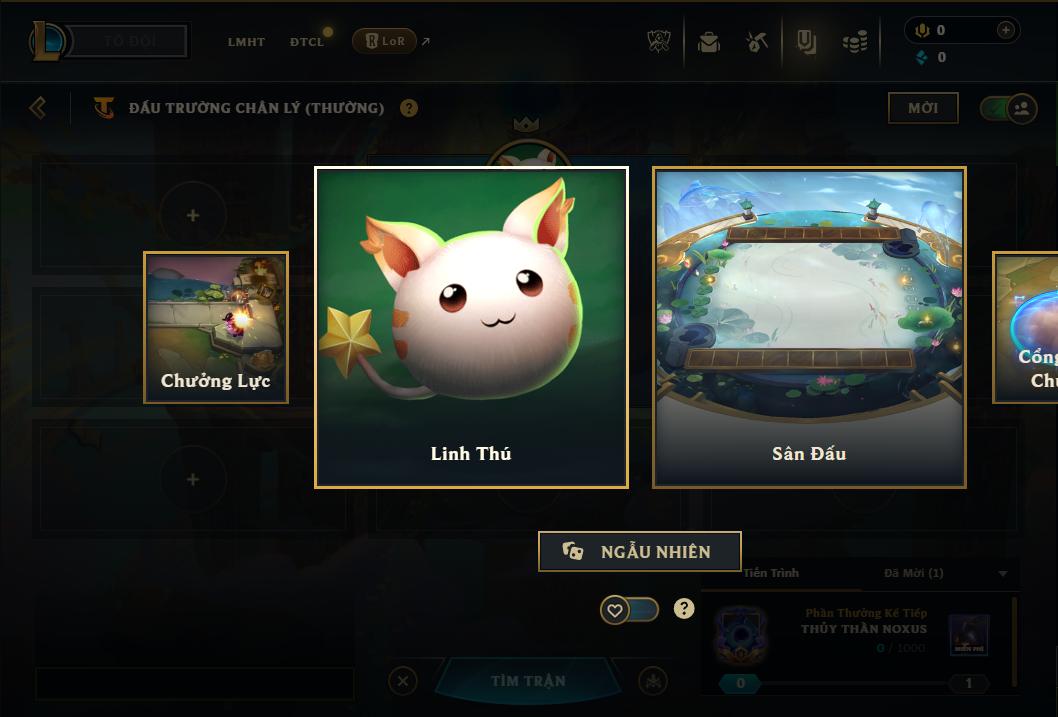Open the coin stack store icon
1058x717 pixels.
tap(854, 42)
